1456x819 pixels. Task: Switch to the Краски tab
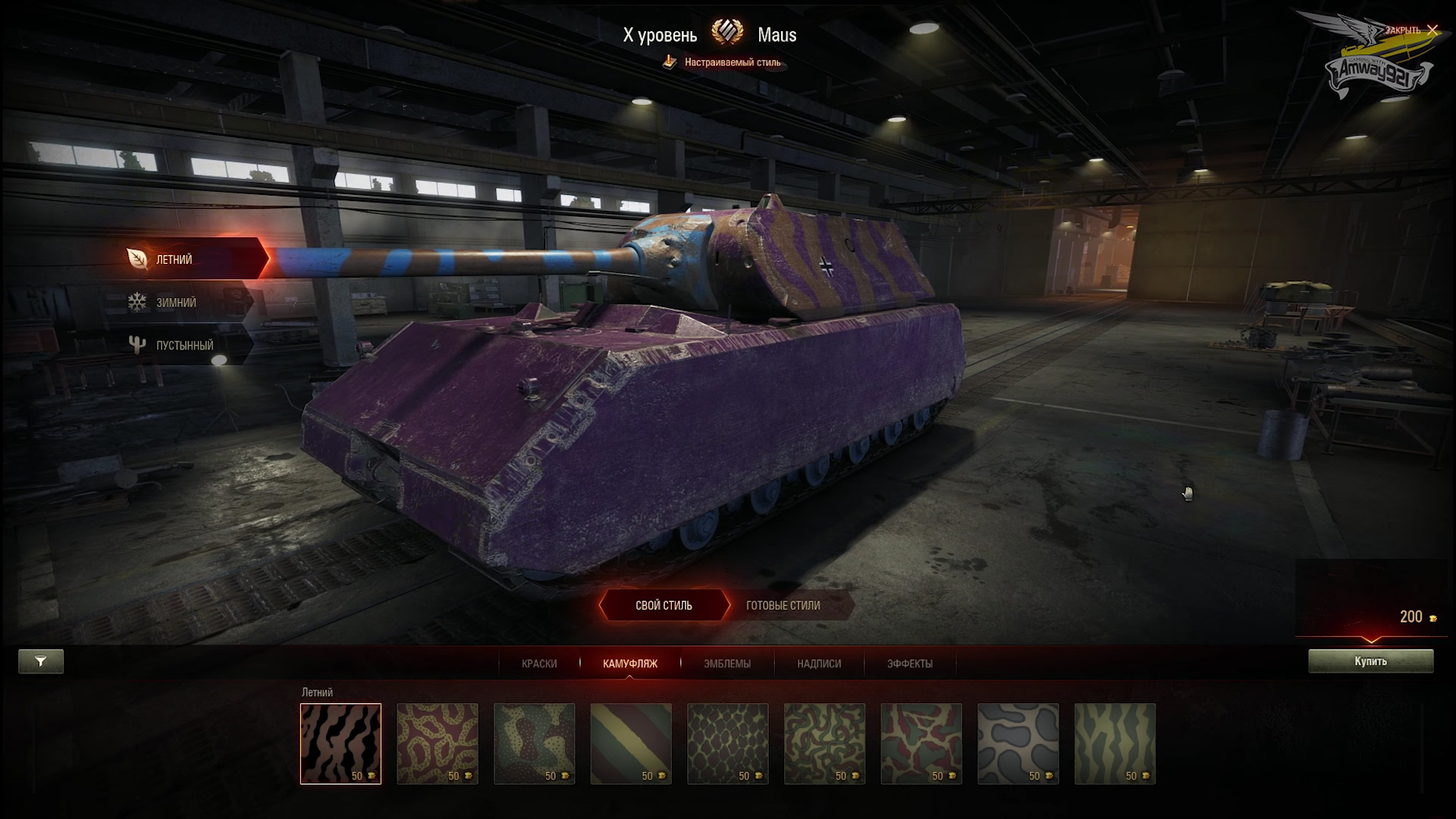click(x=539, y=664)
